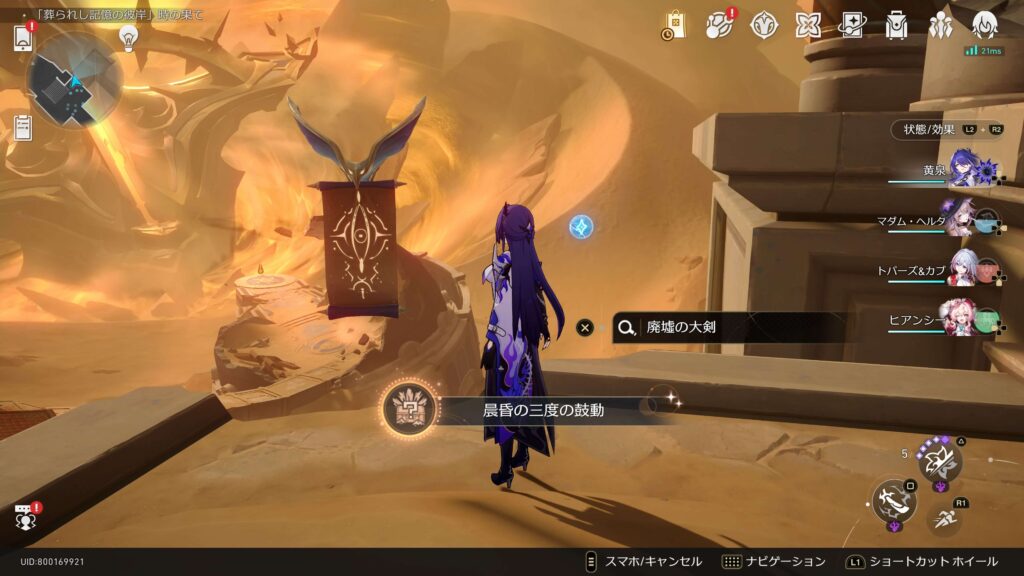Switch to party member ヒアンシー

tap(962, 319)
